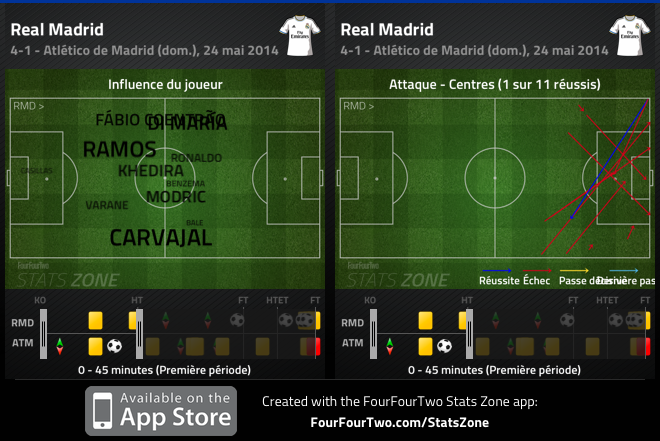Image resolution: width=660 pixels, height=441 pixels.
Task: Toggle the blue Réussite legend entry
Action: [497, 281]
